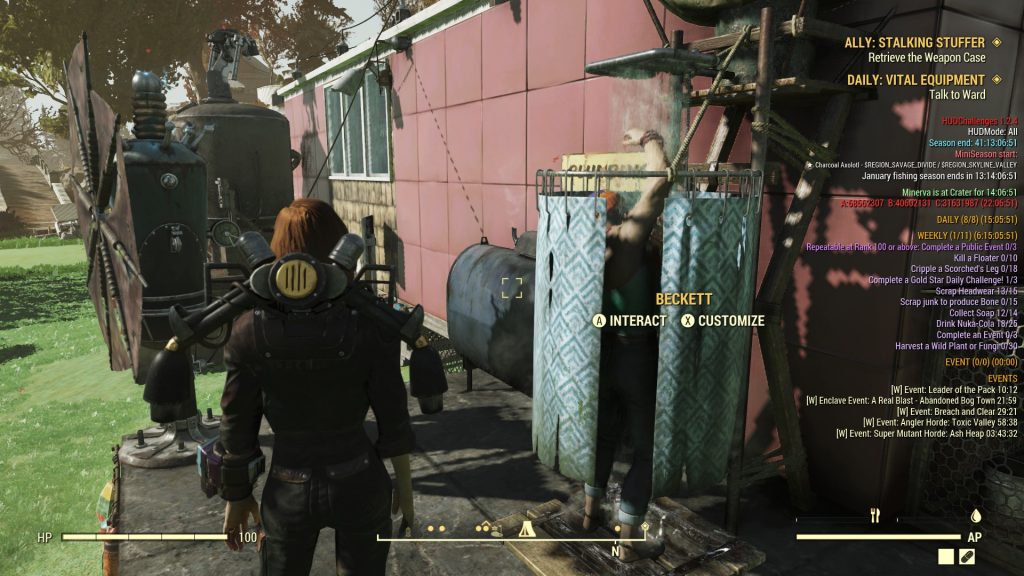
Task: Select the Angler Horde: Toxic Valley event
Action: tap(932, 423)
